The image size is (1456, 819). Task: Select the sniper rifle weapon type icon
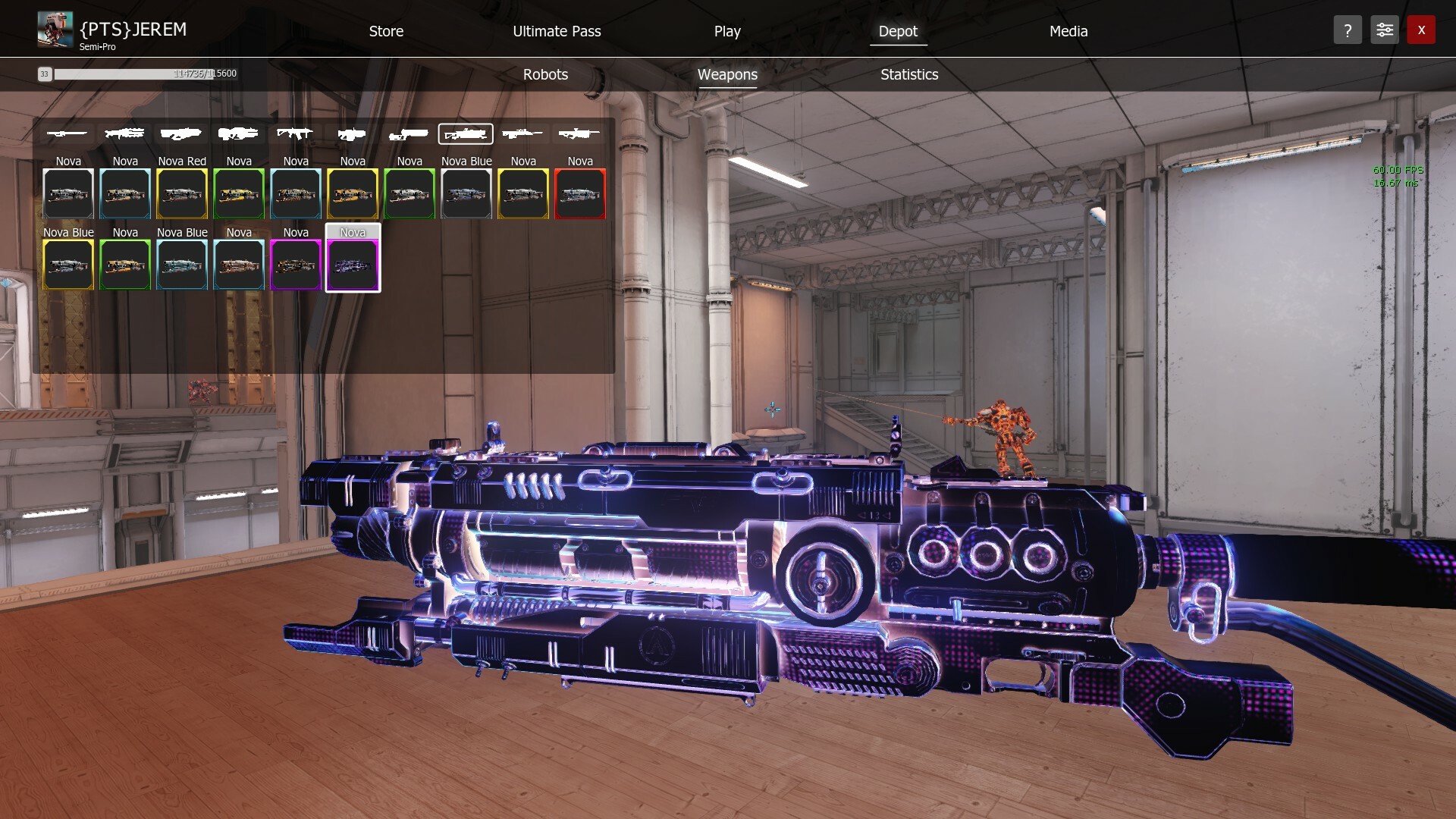(x=522, y=133)
